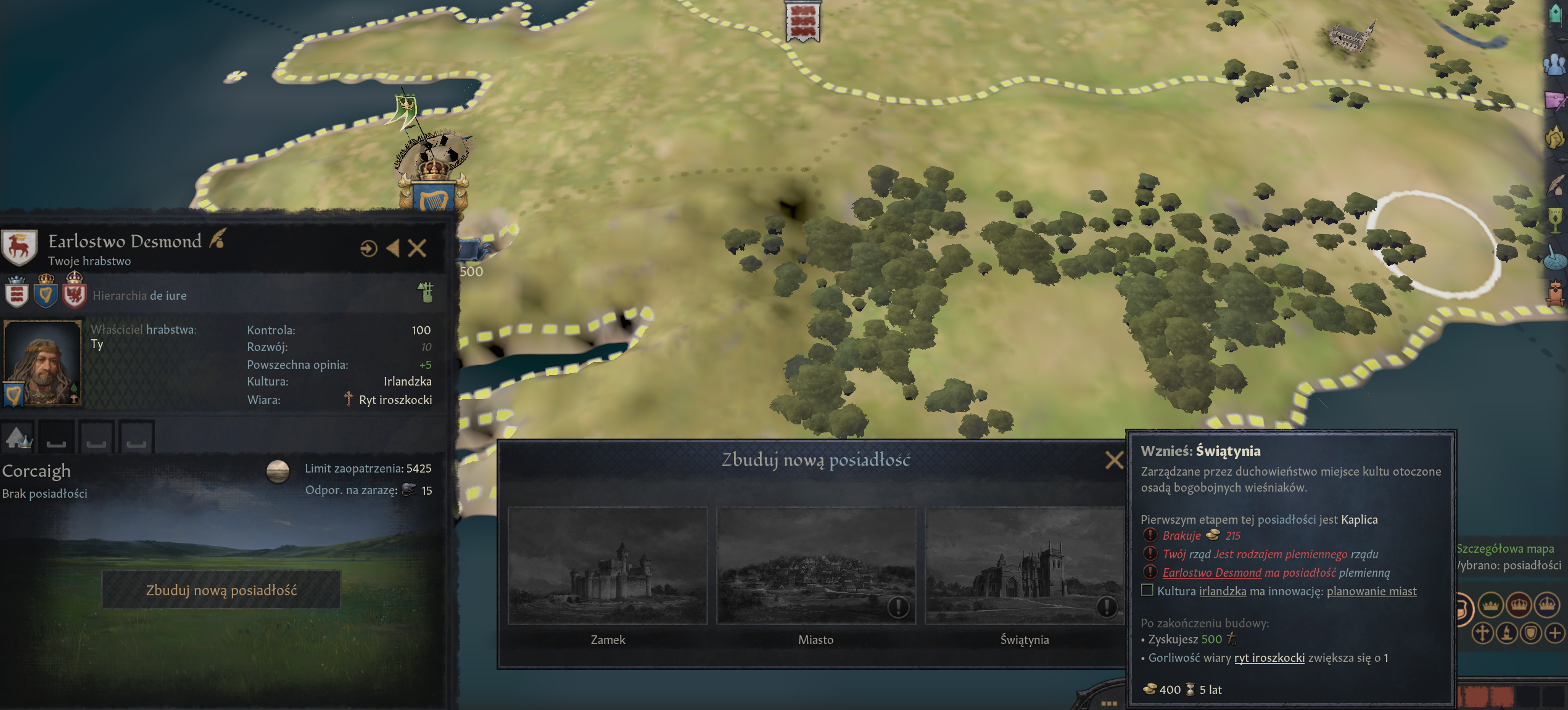Open the golden goblet sidebar menu
Viewport: 1568px width, 710px height.
coord(1556,218)
